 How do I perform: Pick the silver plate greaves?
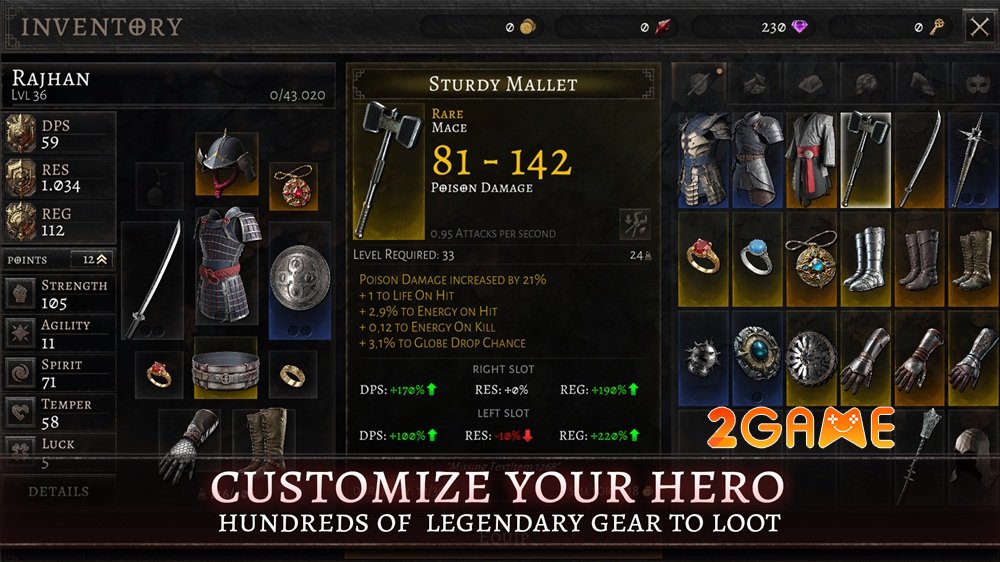[x=865, y=258]
